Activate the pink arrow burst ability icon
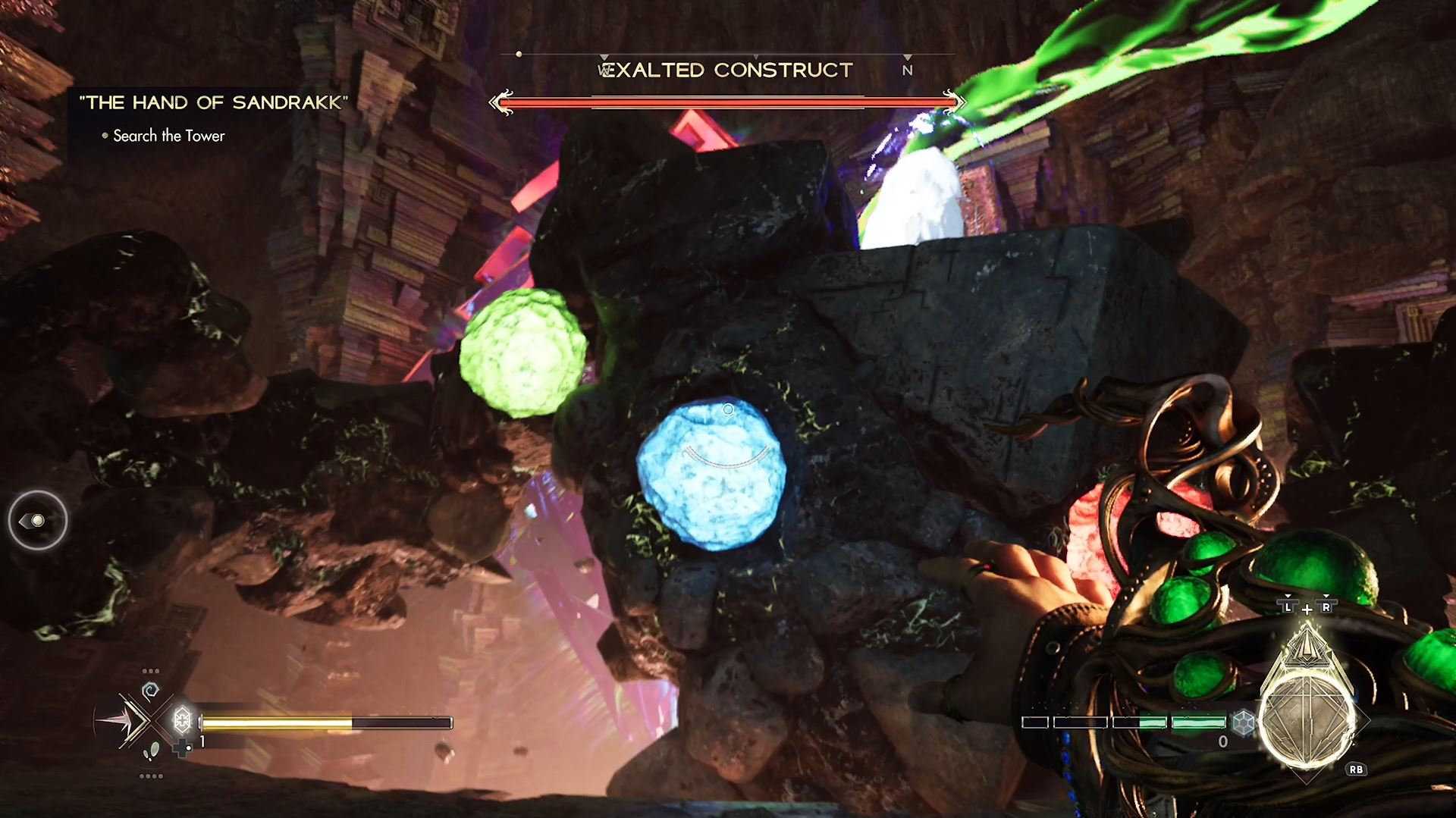This screenshot has width=1456, height=818. tap(120, 721)
